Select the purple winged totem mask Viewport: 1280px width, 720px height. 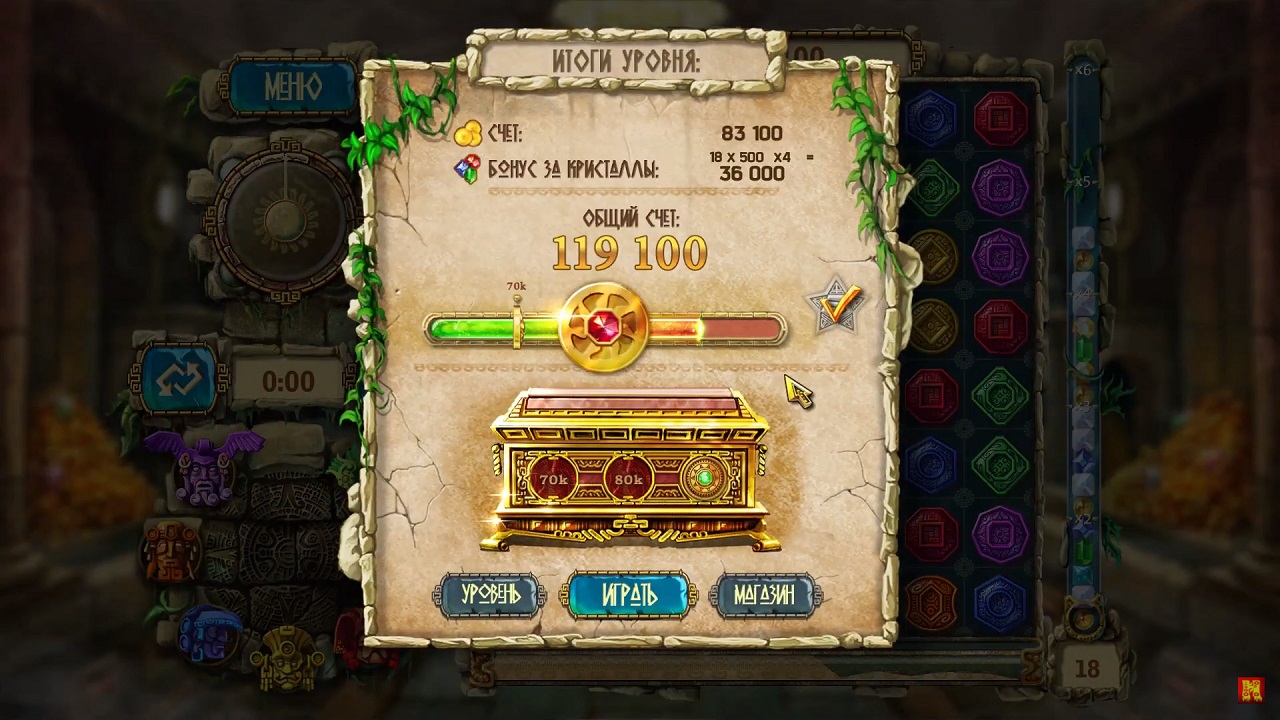coord(204,465)
